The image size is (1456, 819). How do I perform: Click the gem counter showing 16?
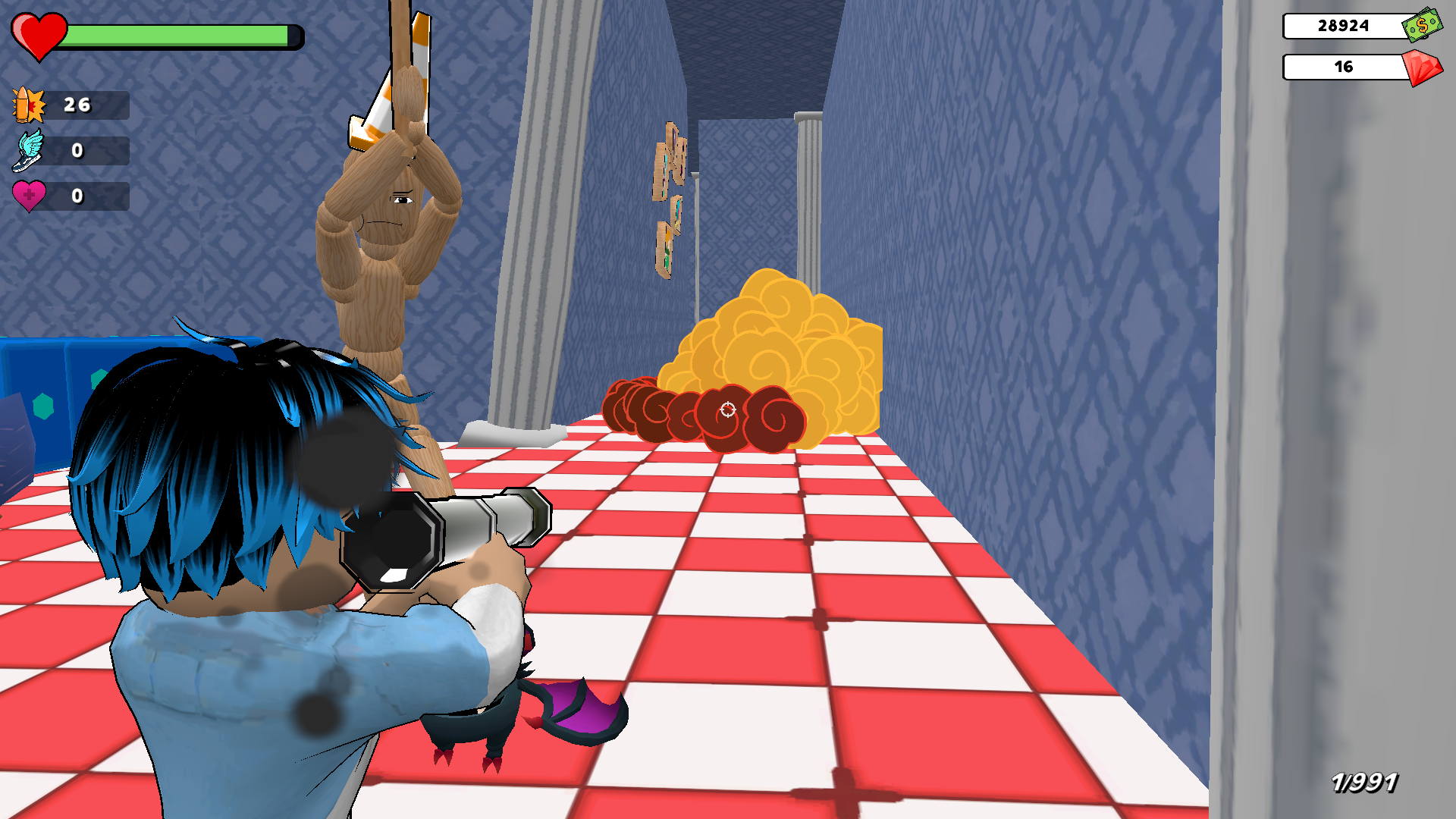pos(1344,67)
